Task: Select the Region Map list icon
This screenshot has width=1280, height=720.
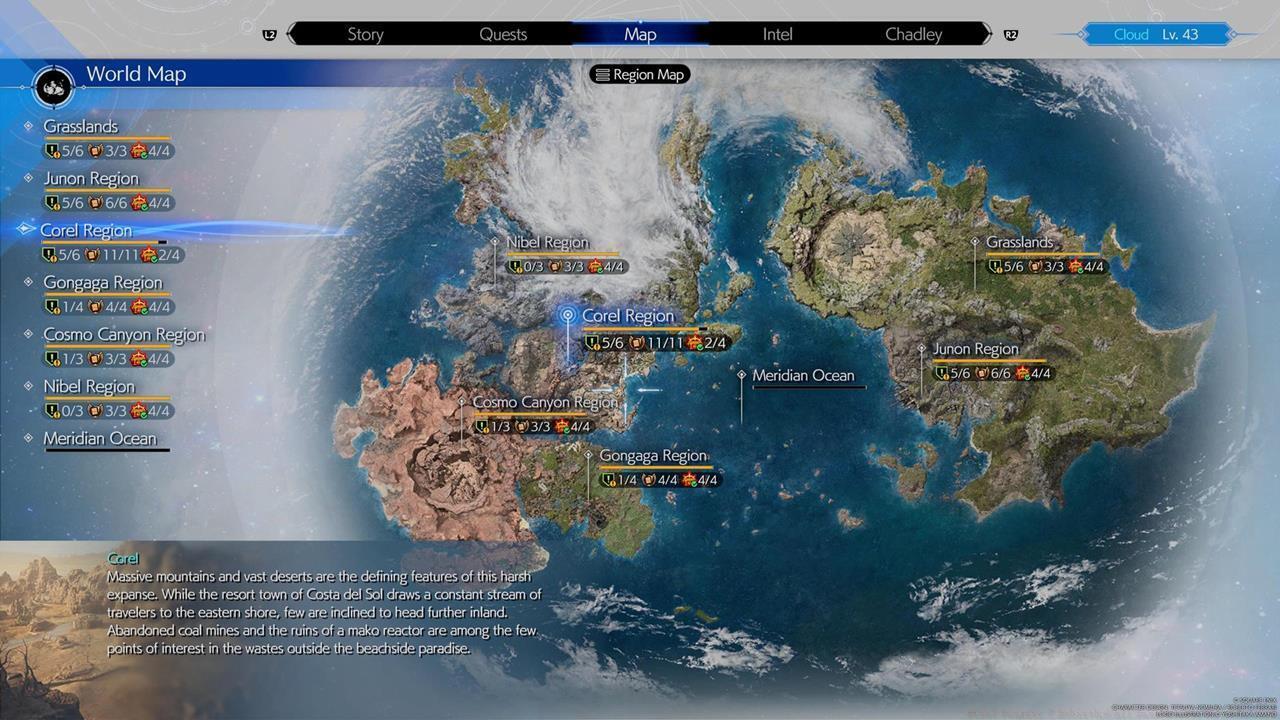Action: (x=605, y=74)
